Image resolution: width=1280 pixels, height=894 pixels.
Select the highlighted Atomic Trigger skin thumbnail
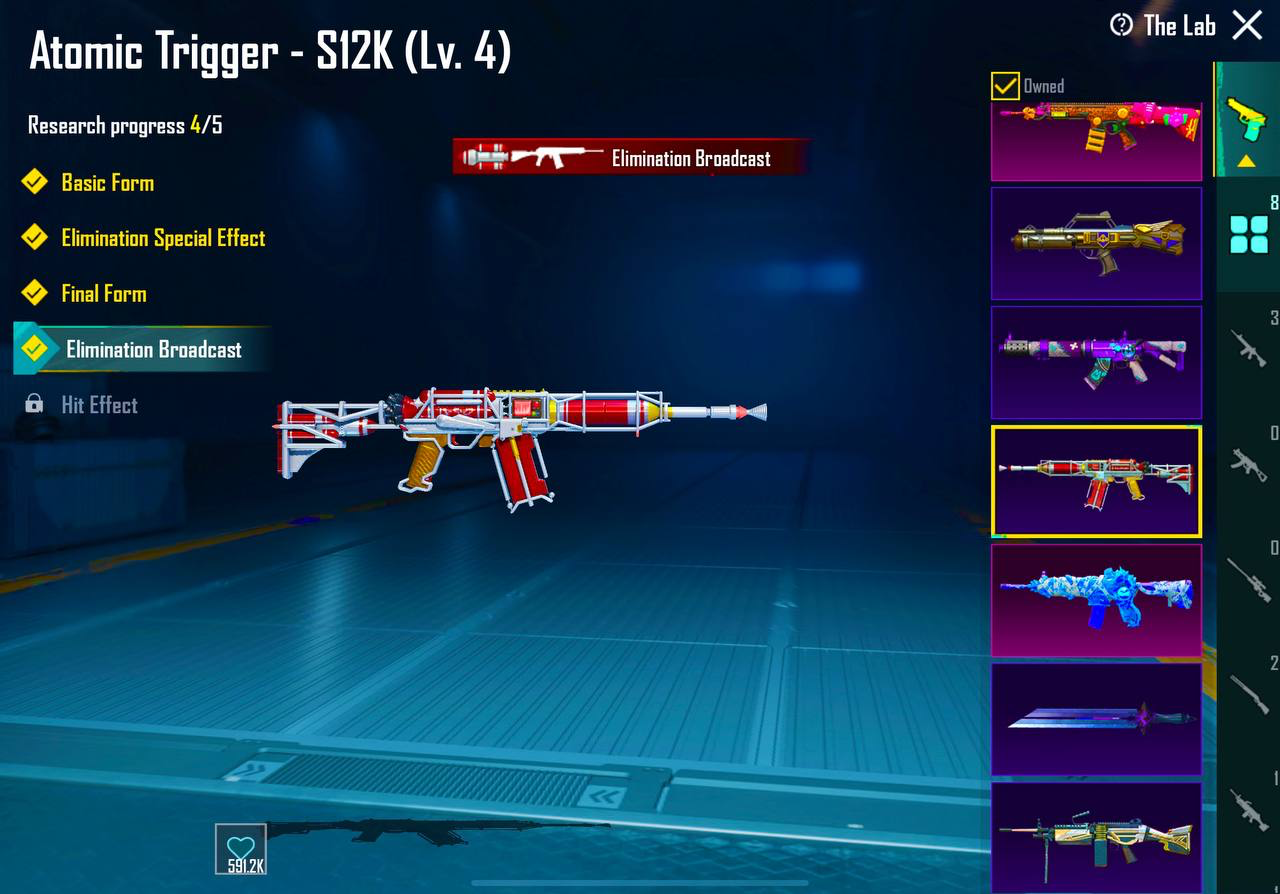click(1095, 481)
